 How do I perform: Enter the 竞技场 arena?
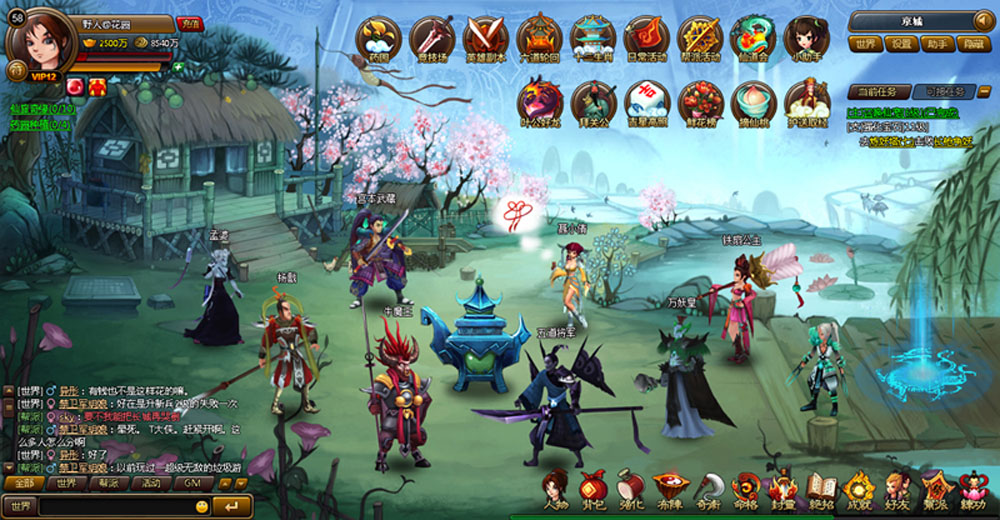[432, 37]
